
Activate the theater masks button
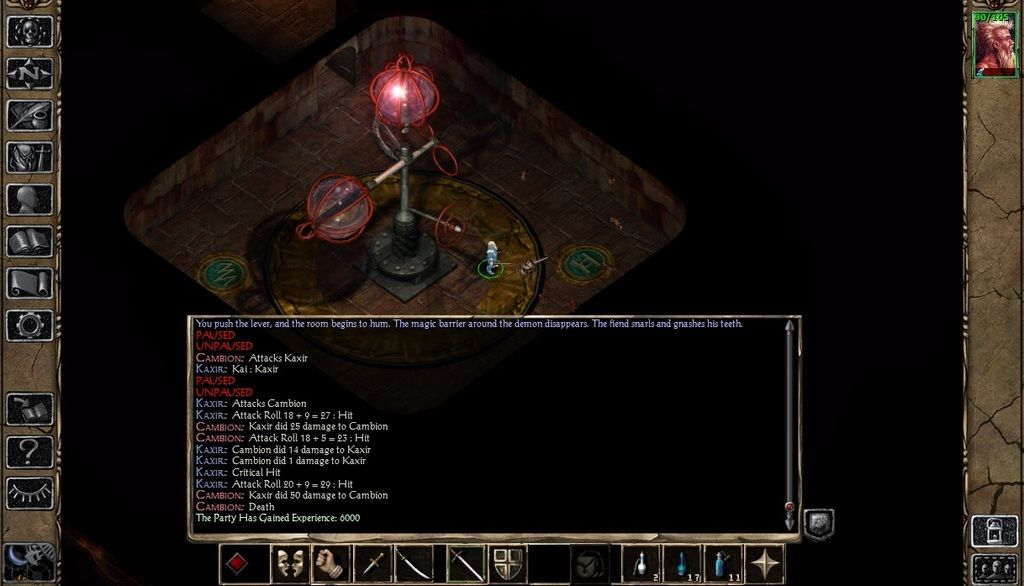pos(290,564)
